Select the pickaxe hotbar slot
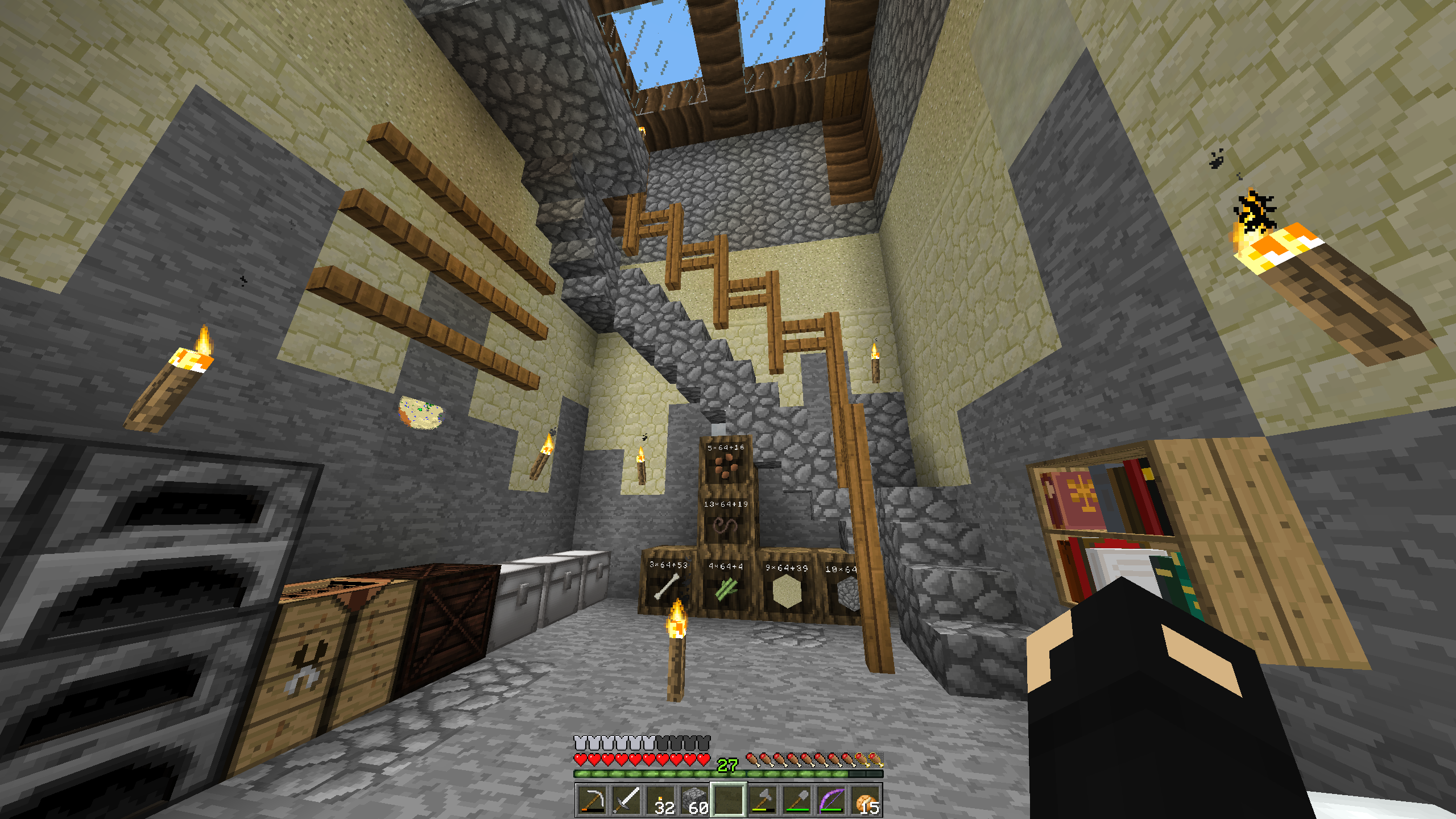 [x=592, y=800]
